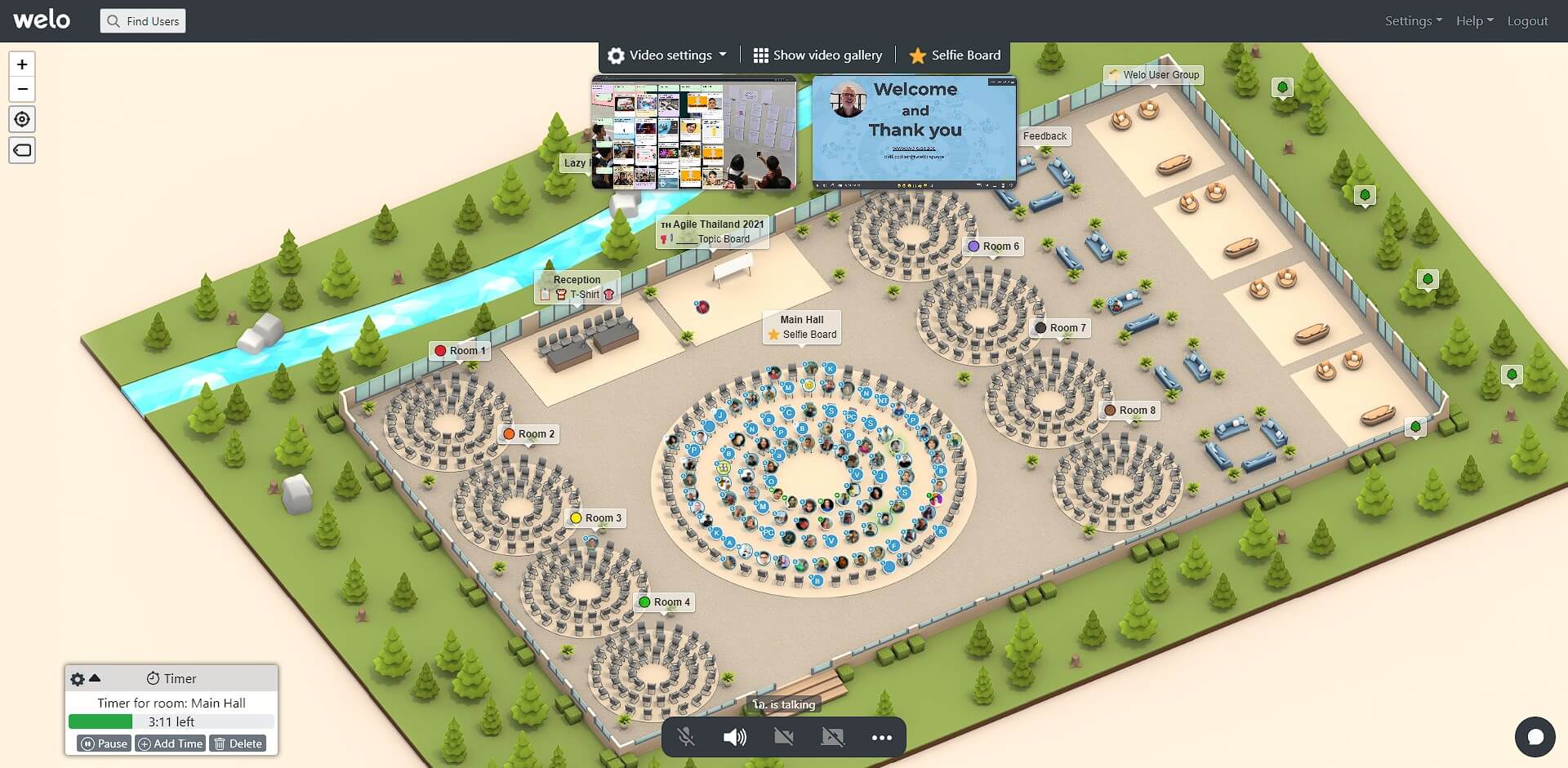This screenshot has width=1568, height=768.
Task: Open the Settings dropdown menu
Action: point(1413,21)
